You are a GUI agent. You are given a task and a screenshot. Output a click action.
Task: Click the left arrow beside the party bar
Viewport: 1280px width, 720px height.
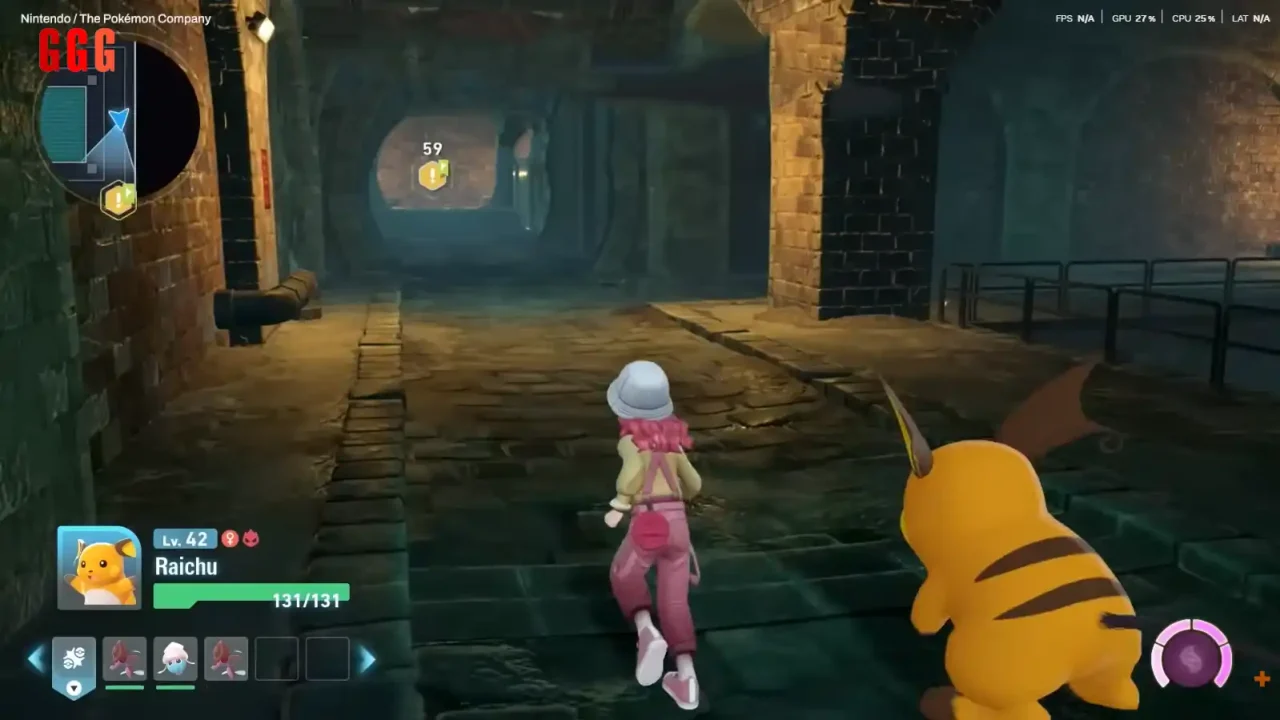click(x=36, y=658)
